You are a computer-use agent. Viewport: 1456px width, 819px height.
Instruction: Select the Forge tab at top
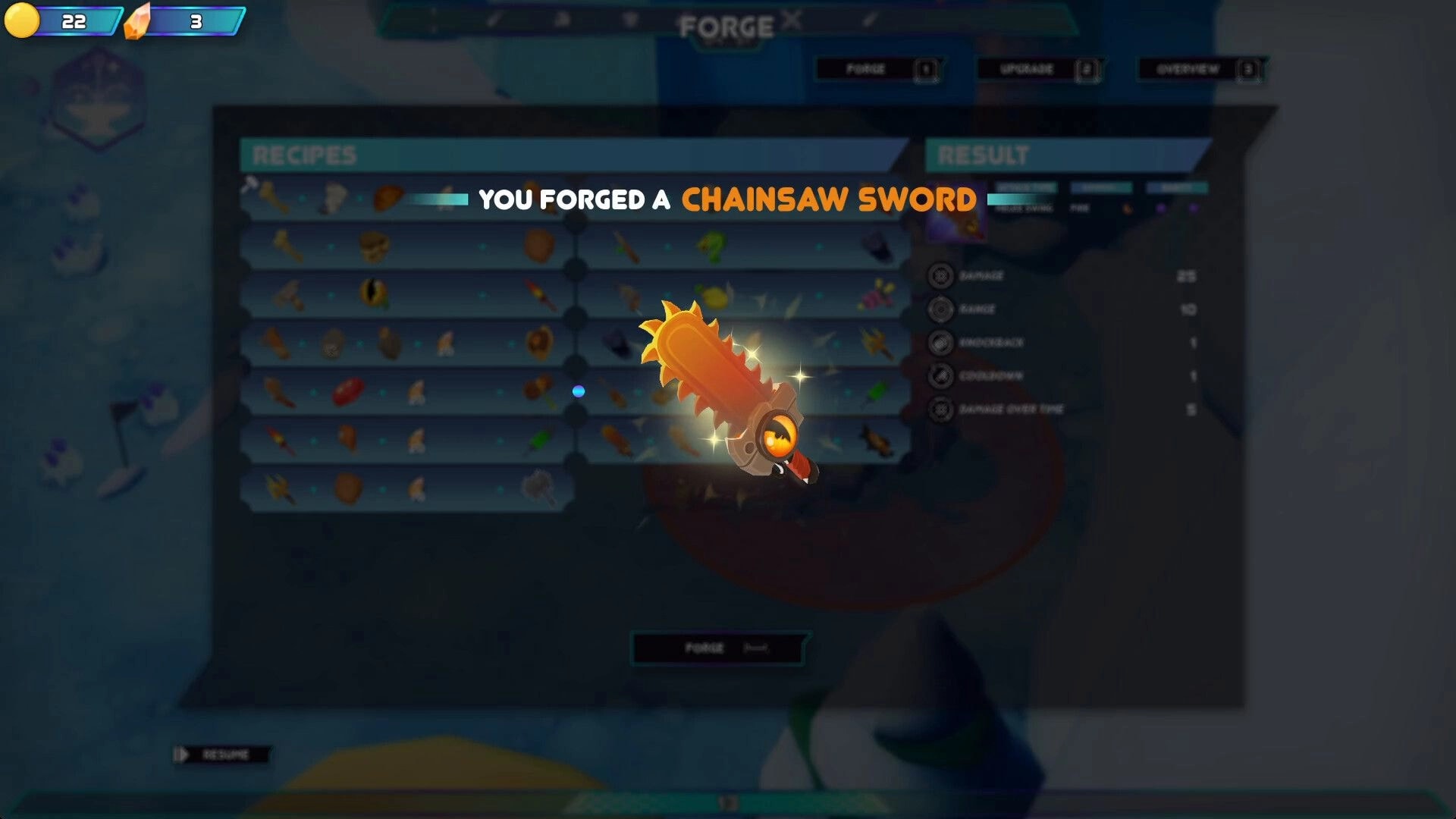click(x=876, y=68)
